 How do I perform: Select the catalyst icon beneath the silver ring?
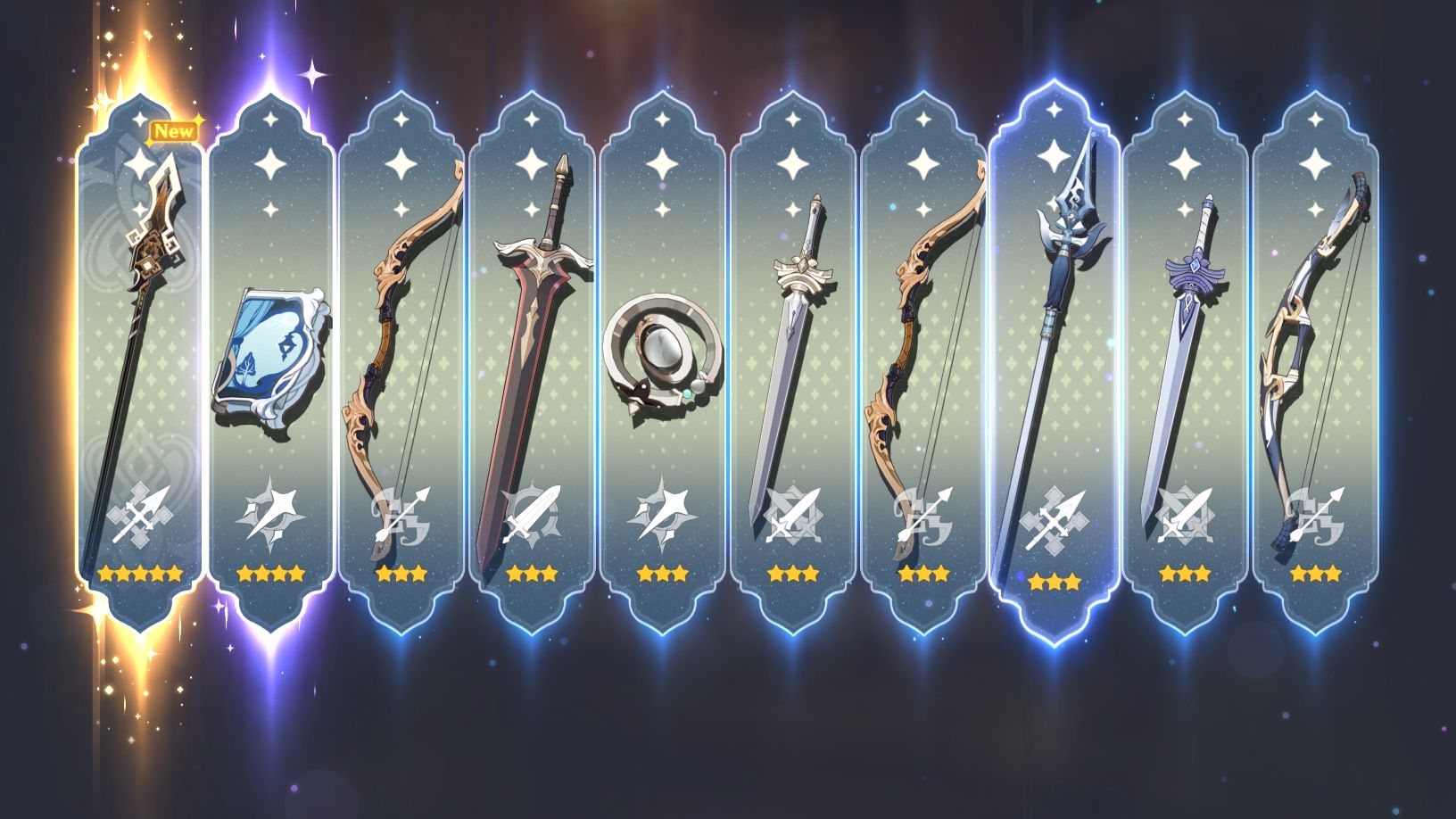(x=662, y=517)
